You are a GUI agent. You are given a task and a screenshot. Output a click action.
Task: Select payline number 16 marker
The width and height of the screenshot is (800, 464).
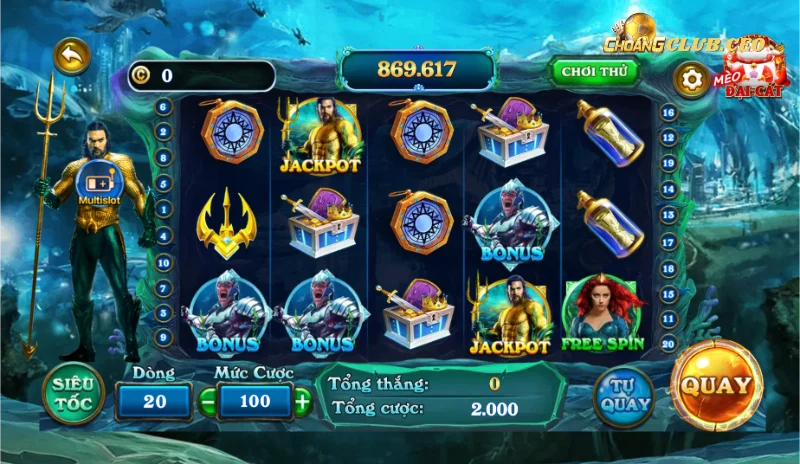pos(668,113)
